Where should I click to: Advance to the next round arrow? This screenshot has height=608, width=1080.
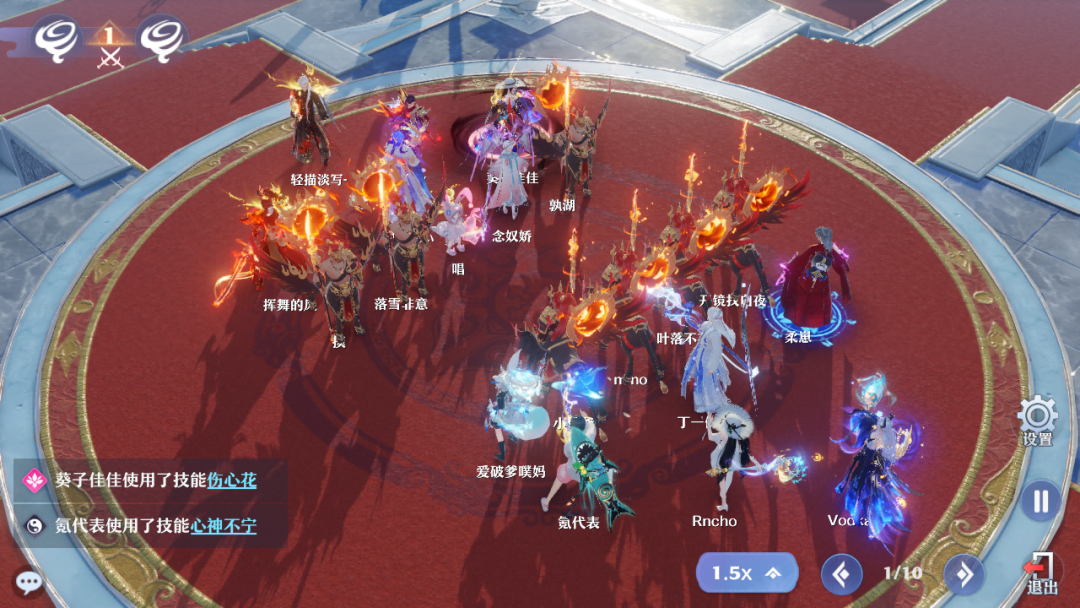pyautogui.click(x=964, y=574)
